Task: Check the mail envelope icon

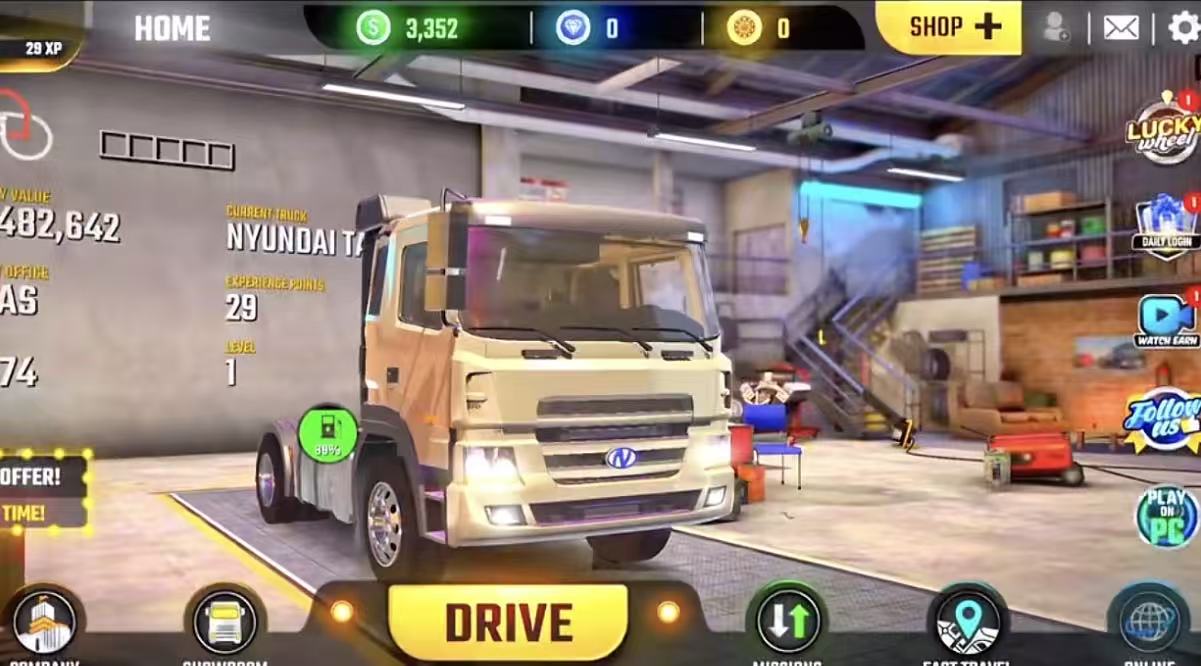Action: [x=1121, y=27]
